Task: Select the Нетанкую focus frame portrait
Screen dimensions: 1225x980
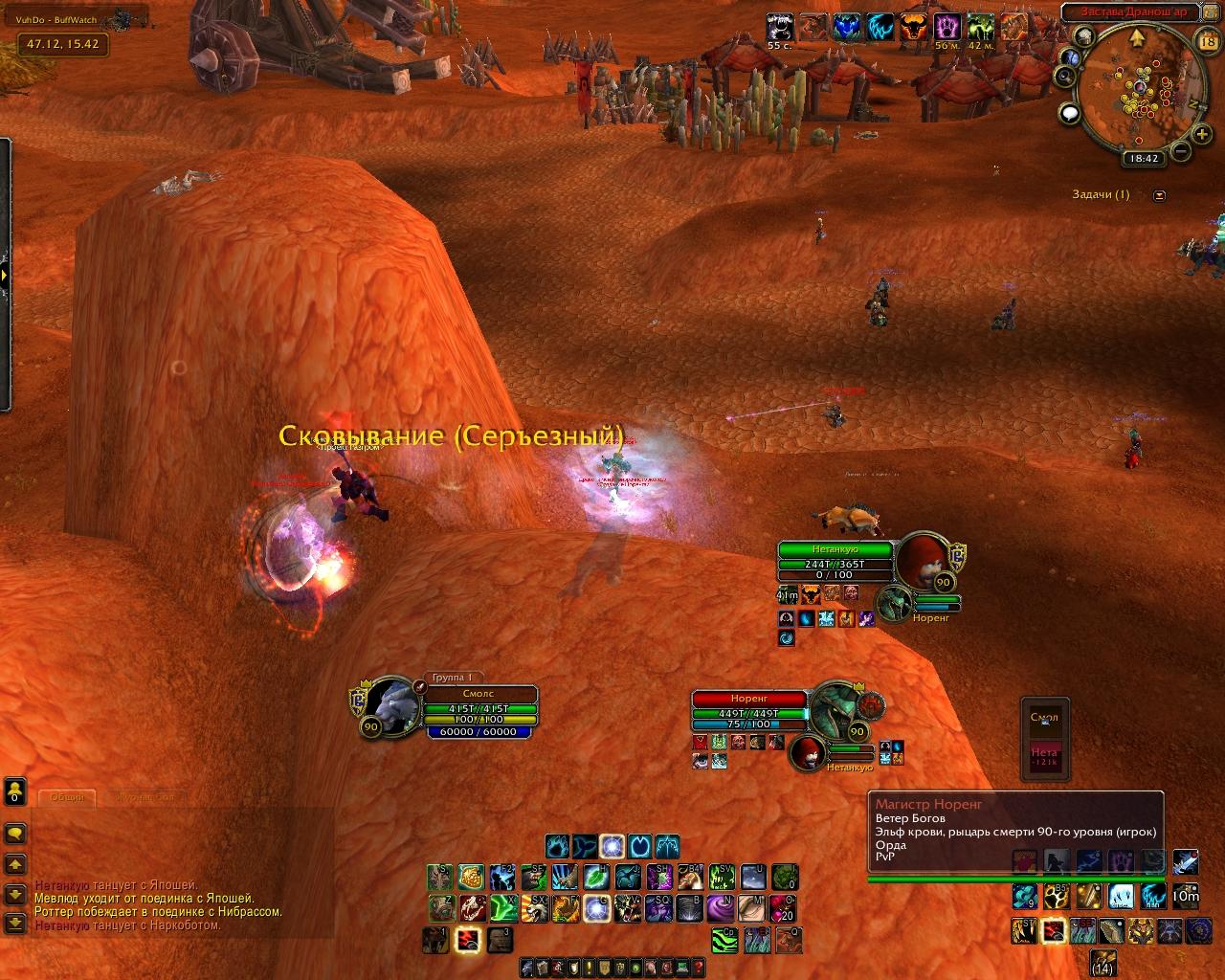Action: click(x=921, y=562)
